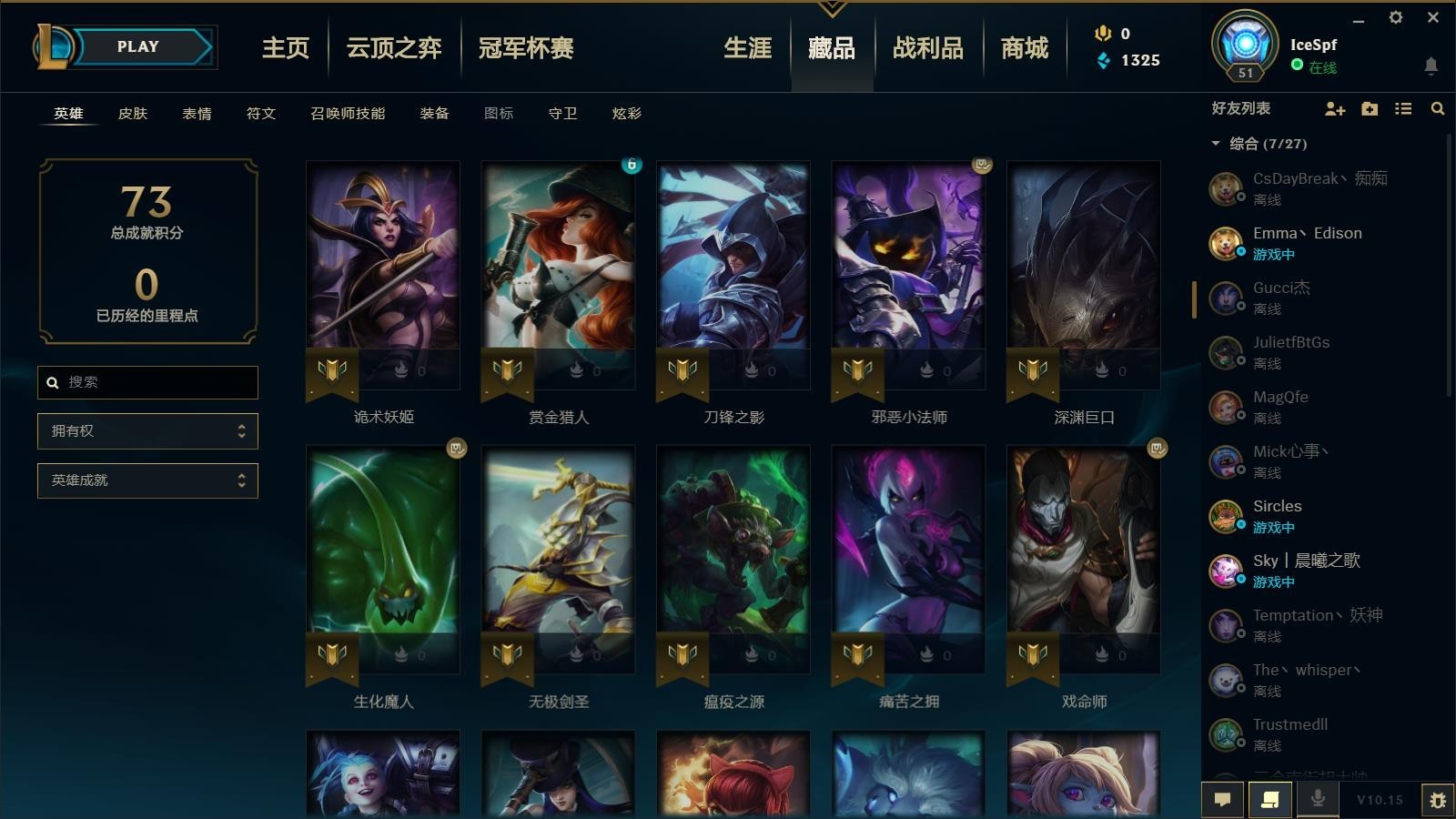Create a new friend group via folder icon
The width and height of the screenshot is (1456, 819).
(1369, 108)
